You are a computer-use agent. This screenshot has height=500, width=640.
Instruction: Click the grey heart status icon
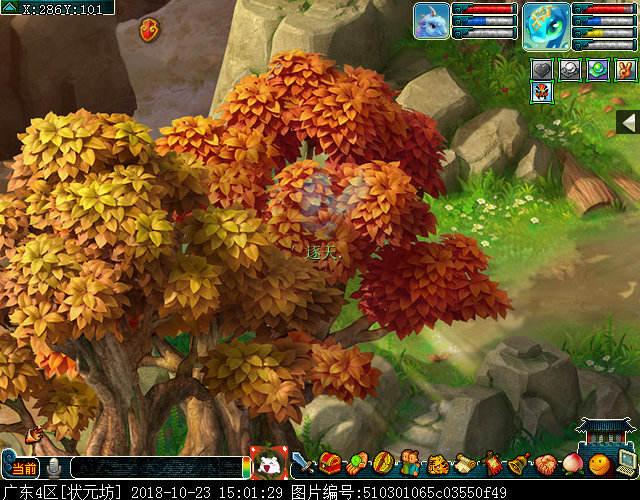[543, 70]
